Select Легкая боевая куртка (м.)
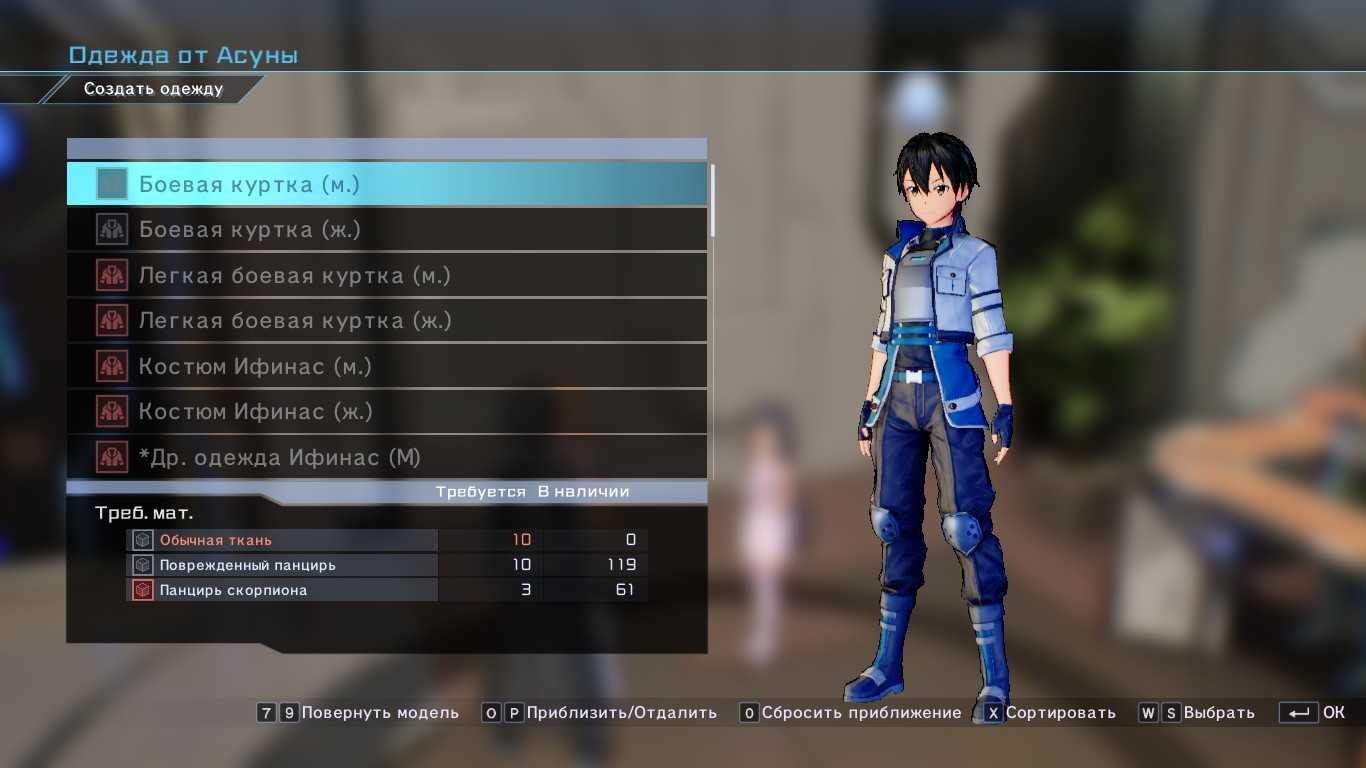The height and width of the screenshot is (768, 1366). pos(387,275)
